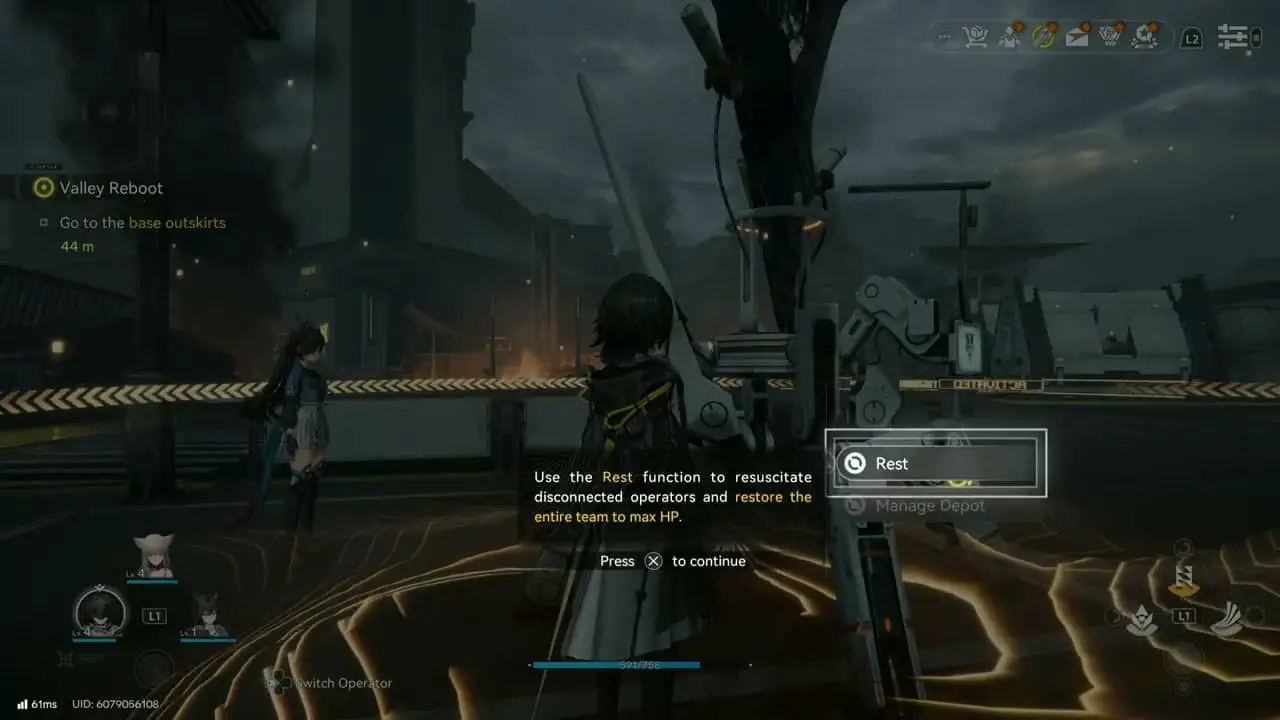This screenshot has height=720, width=1280.
Task: Select the white-haired cat-eared operator portrait
Action: [152, 555]
